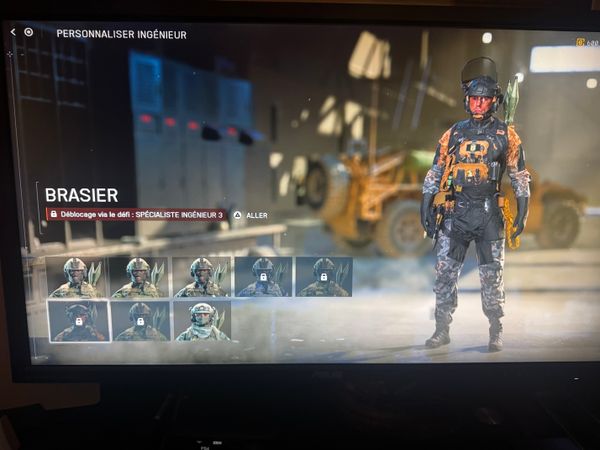Screen dimensions: 600x450
Task: Go back using the top-left arrow
Action: tap(12, 32)
